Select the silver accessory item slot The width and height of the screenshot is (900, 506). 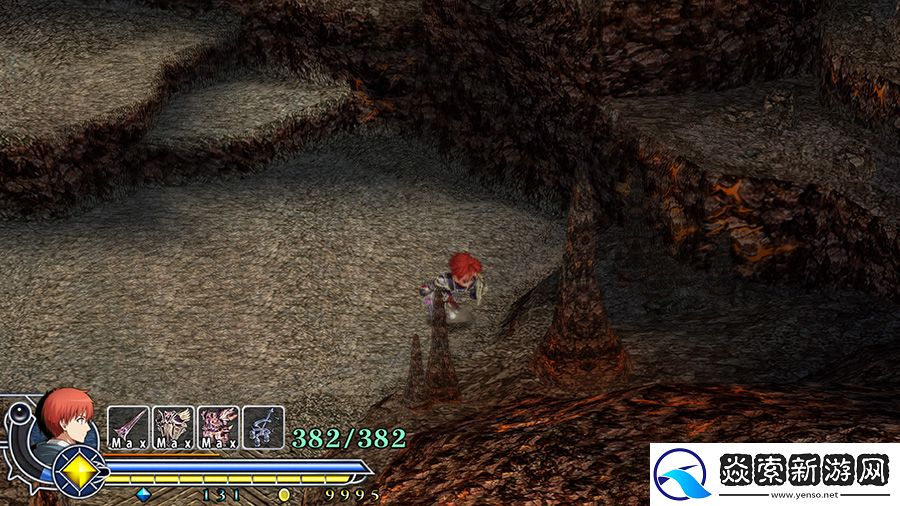coord(263,426)
